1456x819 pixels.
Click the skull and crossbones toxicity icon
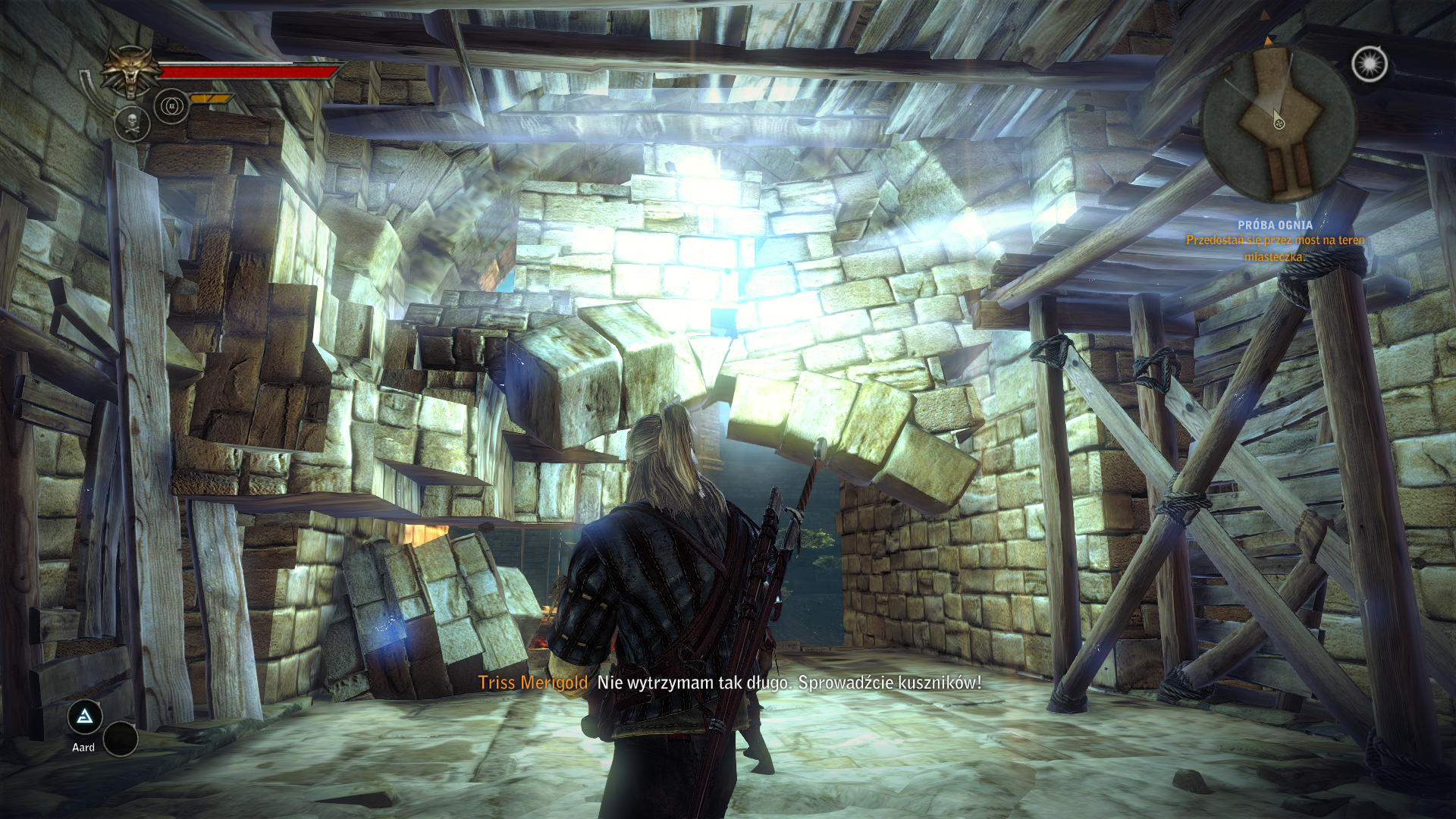tap(133, 124)
